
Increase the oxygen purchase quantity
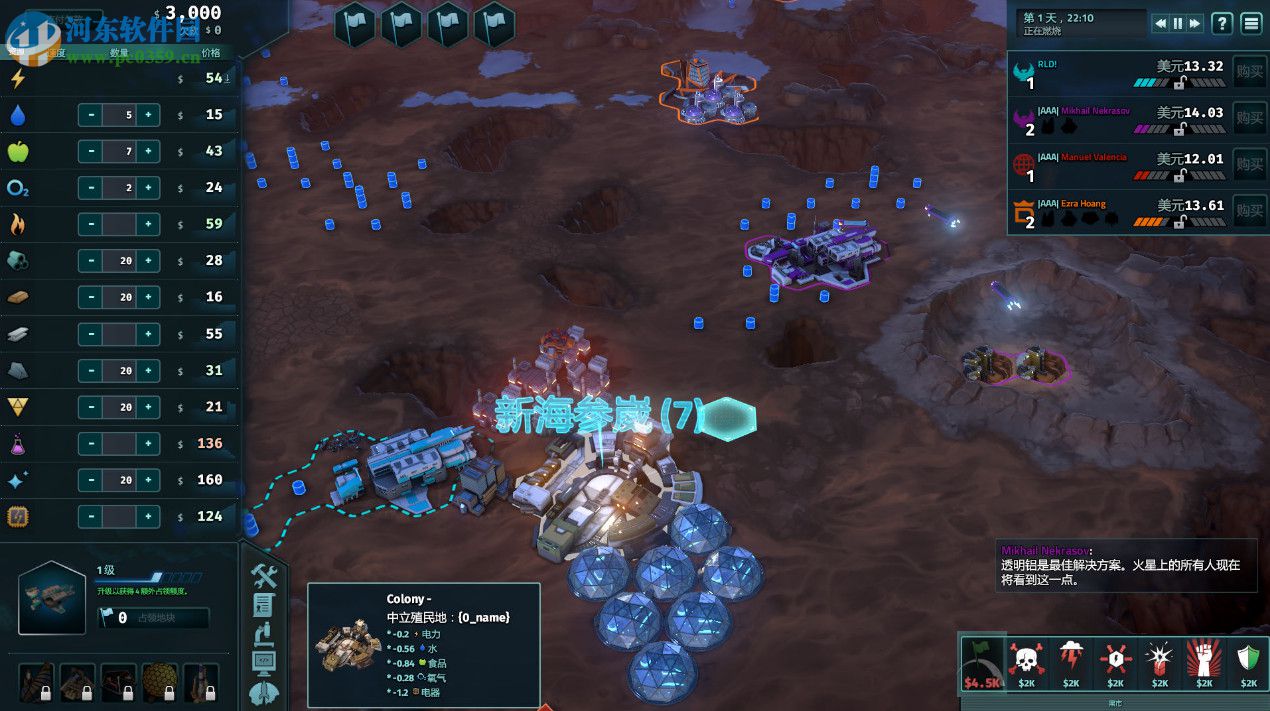click(148, 188)
